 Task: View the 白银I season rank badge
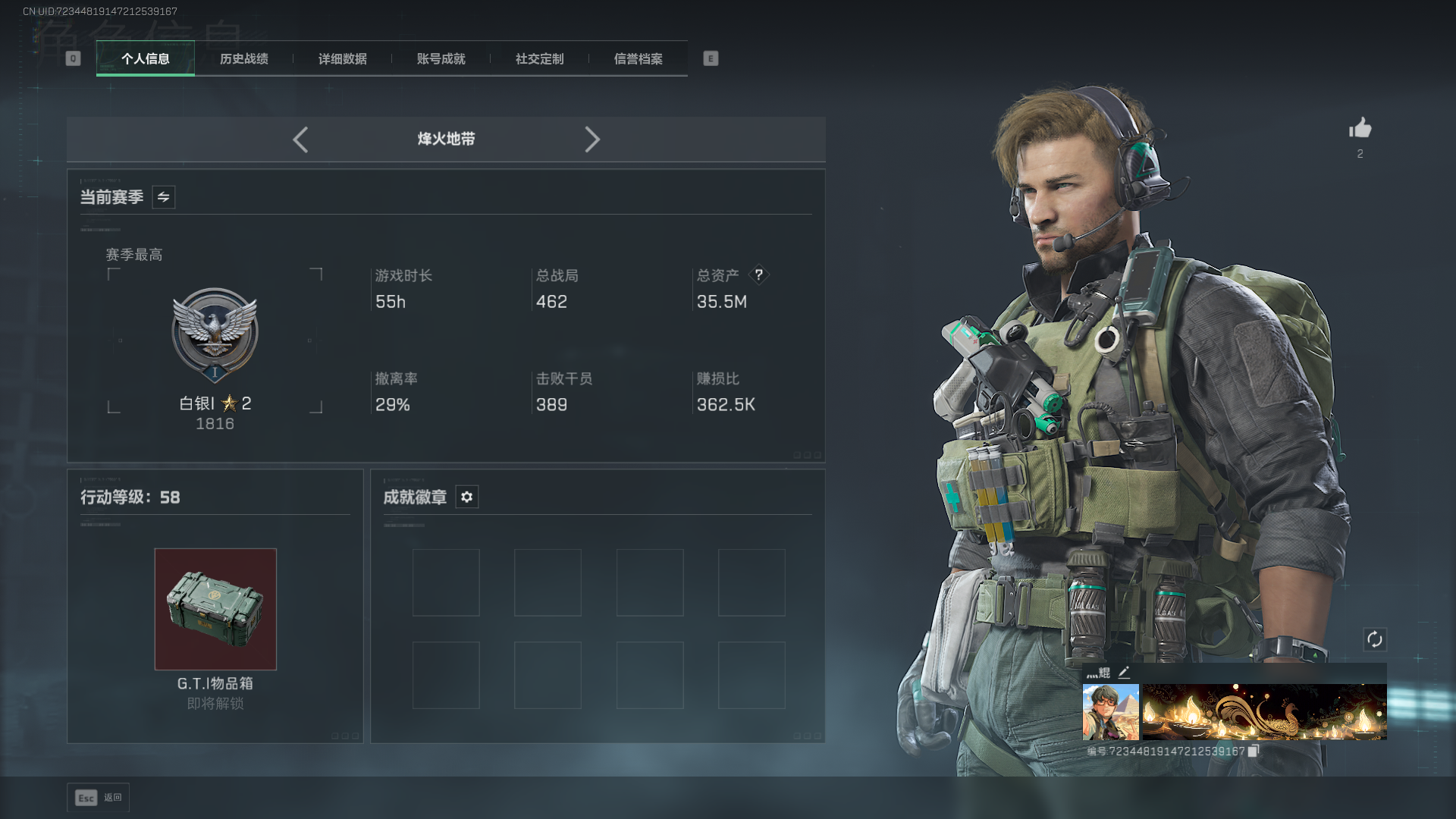tap(215, 334)
